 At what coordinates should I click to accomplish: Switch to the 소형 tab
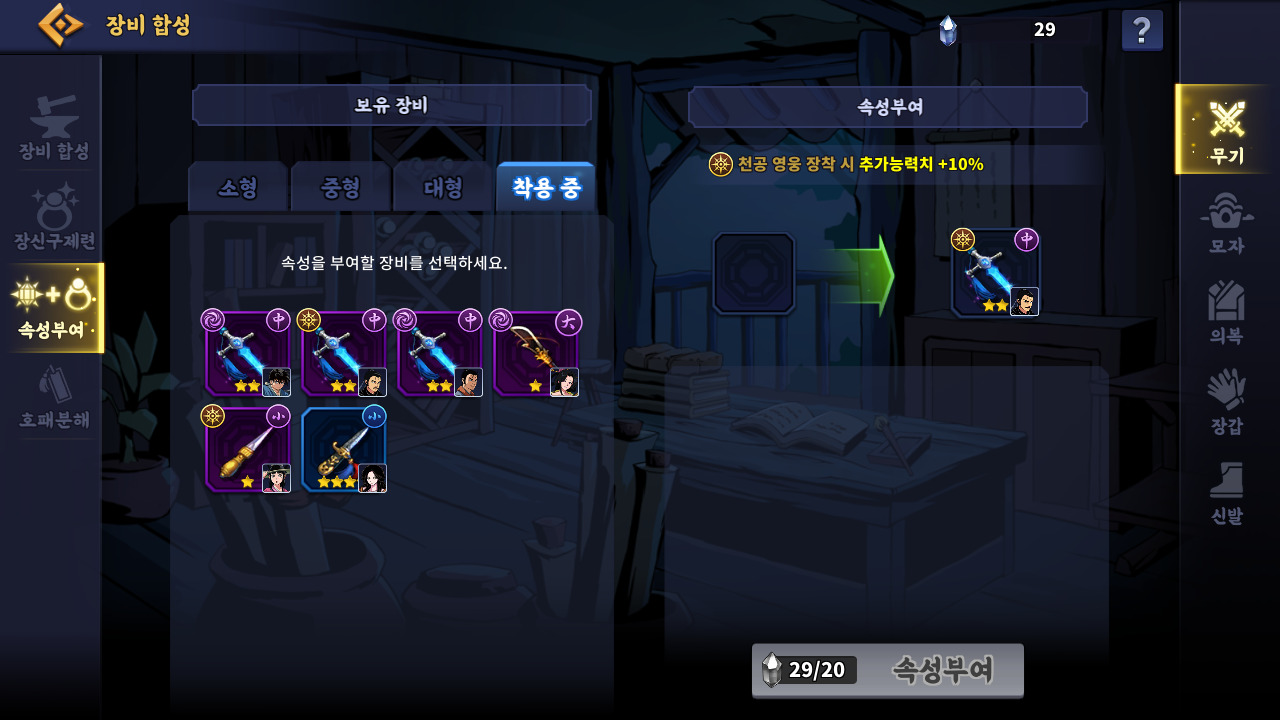point(238,188)
